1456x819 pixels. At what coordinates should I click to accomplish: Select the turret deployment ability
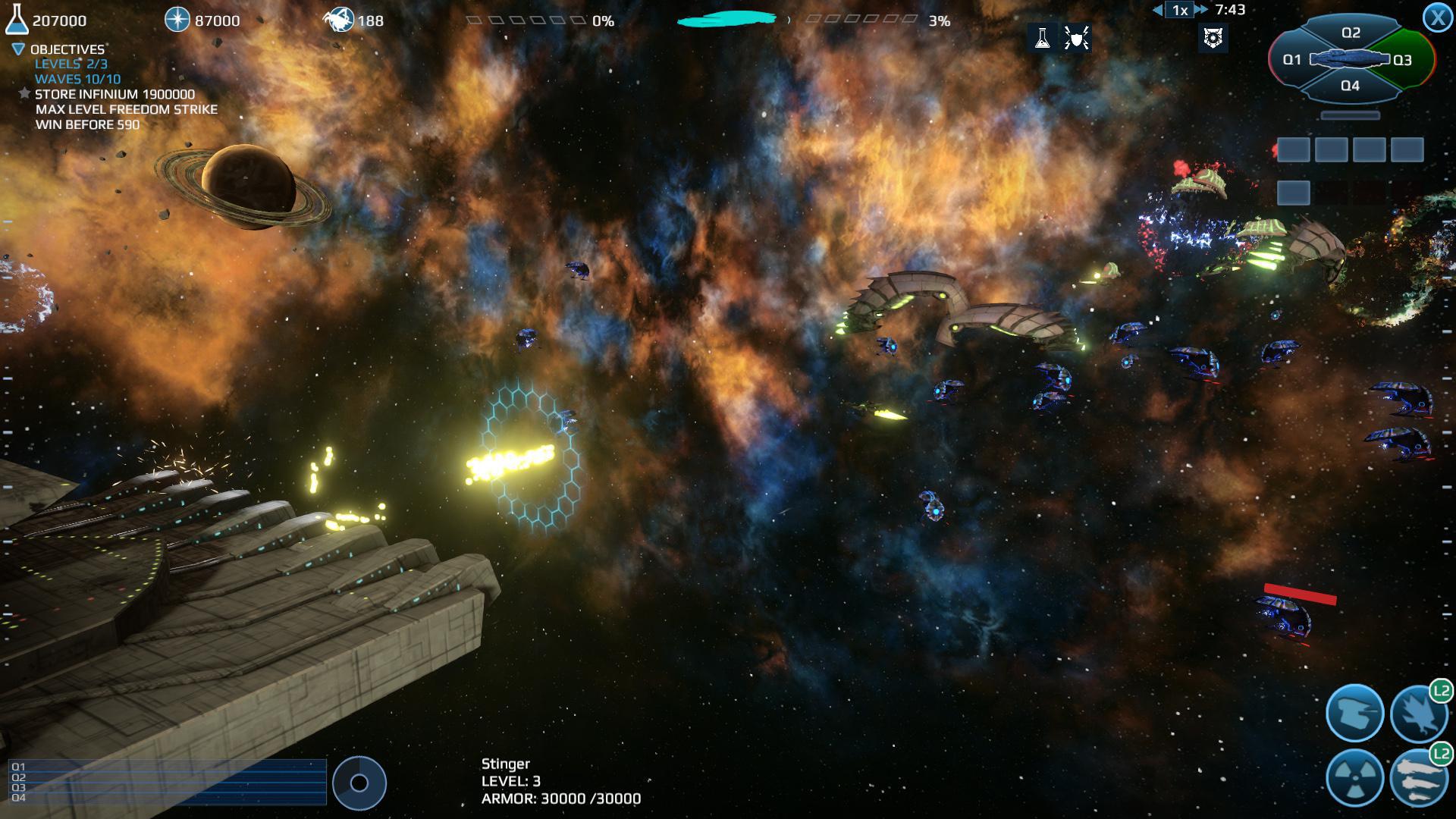click(x=1354, y=713)
